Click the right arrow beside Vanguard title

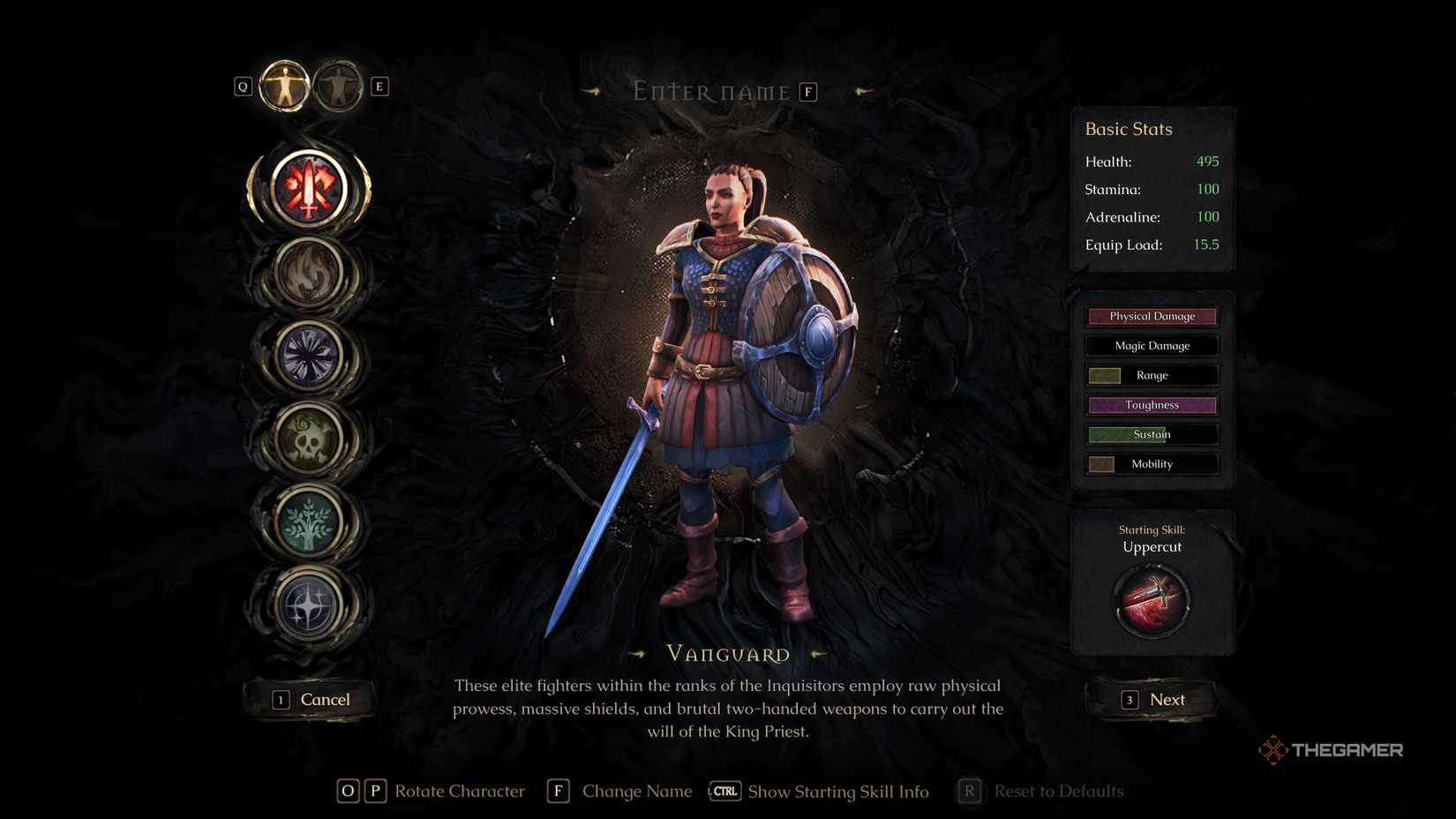point(818,654)
